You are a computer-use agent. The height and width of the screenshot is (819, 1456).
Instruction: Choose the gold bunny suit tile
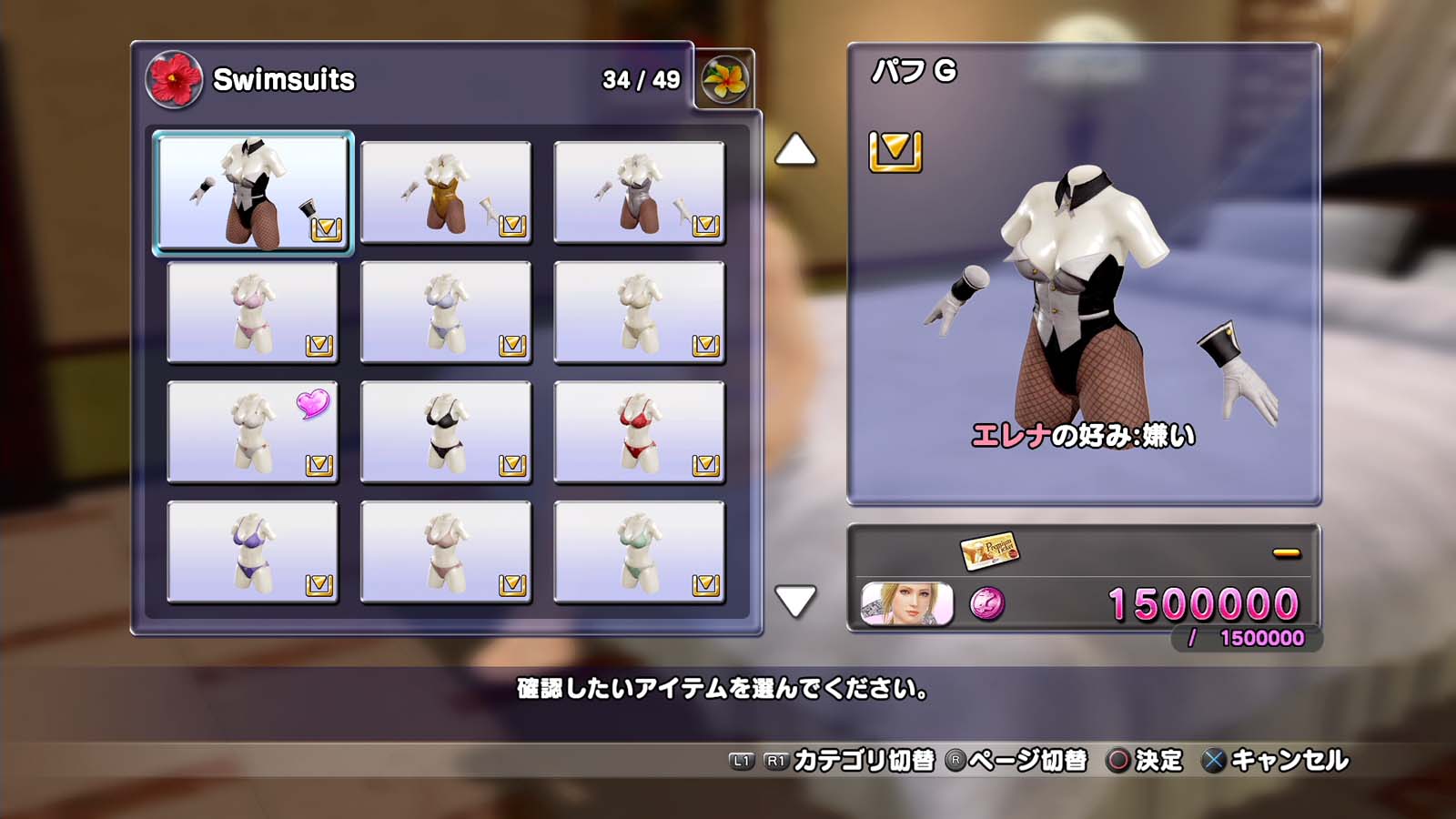(446, 193)
